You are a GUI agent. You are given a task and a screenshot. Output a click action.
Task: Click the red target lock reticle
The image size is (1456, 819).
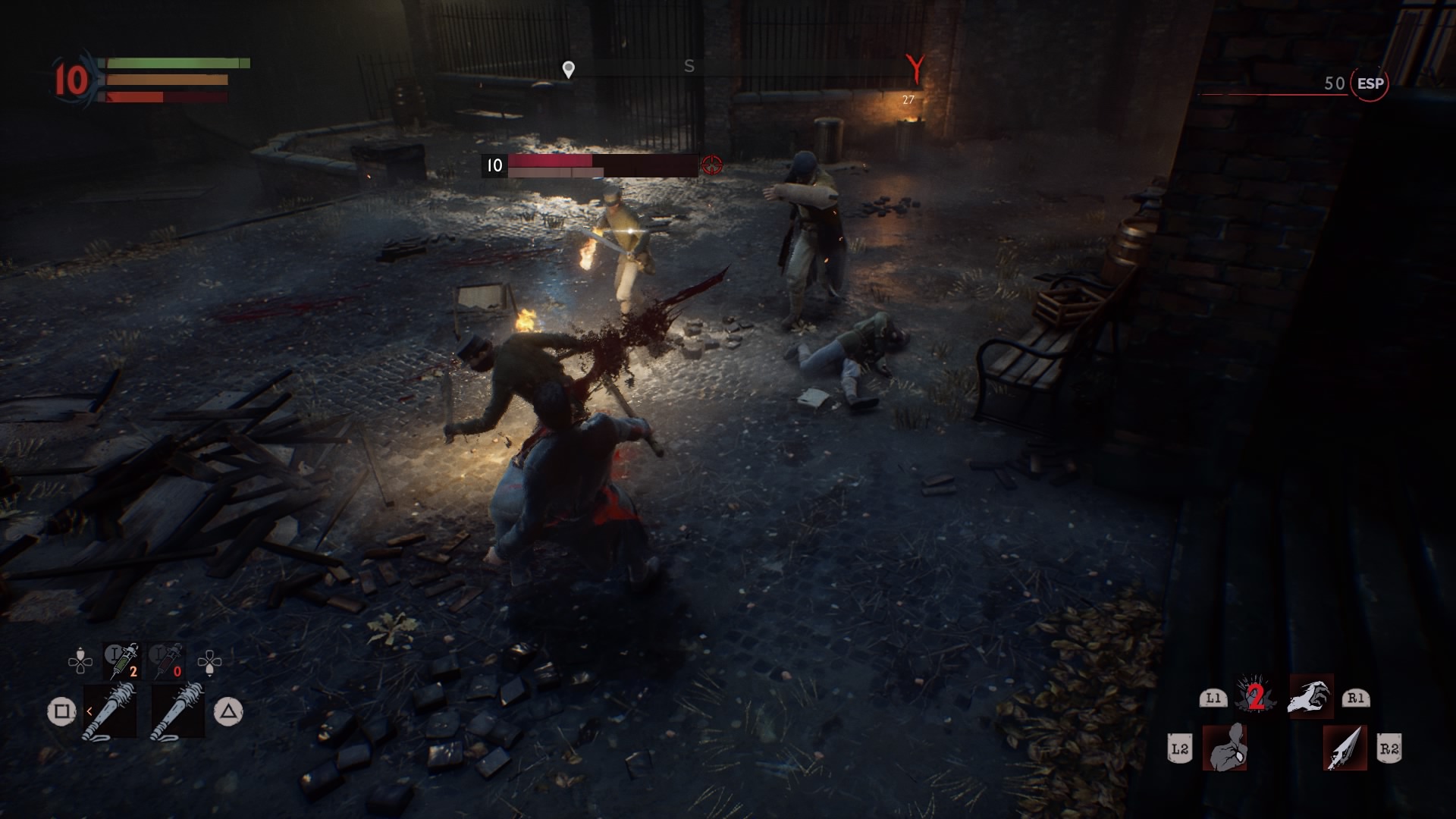tap(711, 165)
